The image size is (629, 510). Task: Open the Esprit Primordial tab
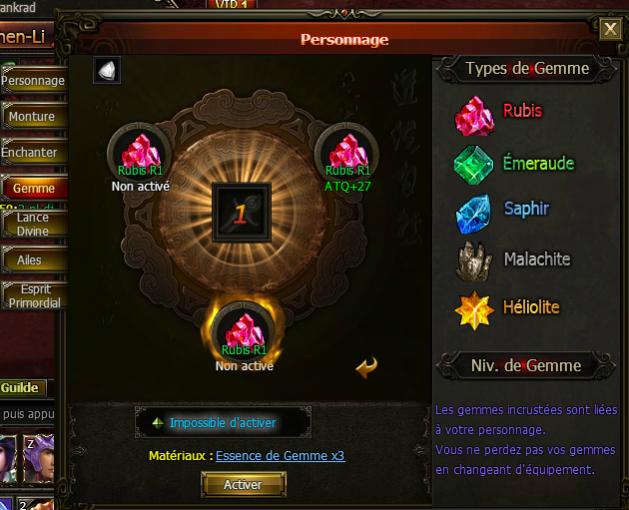33,296
